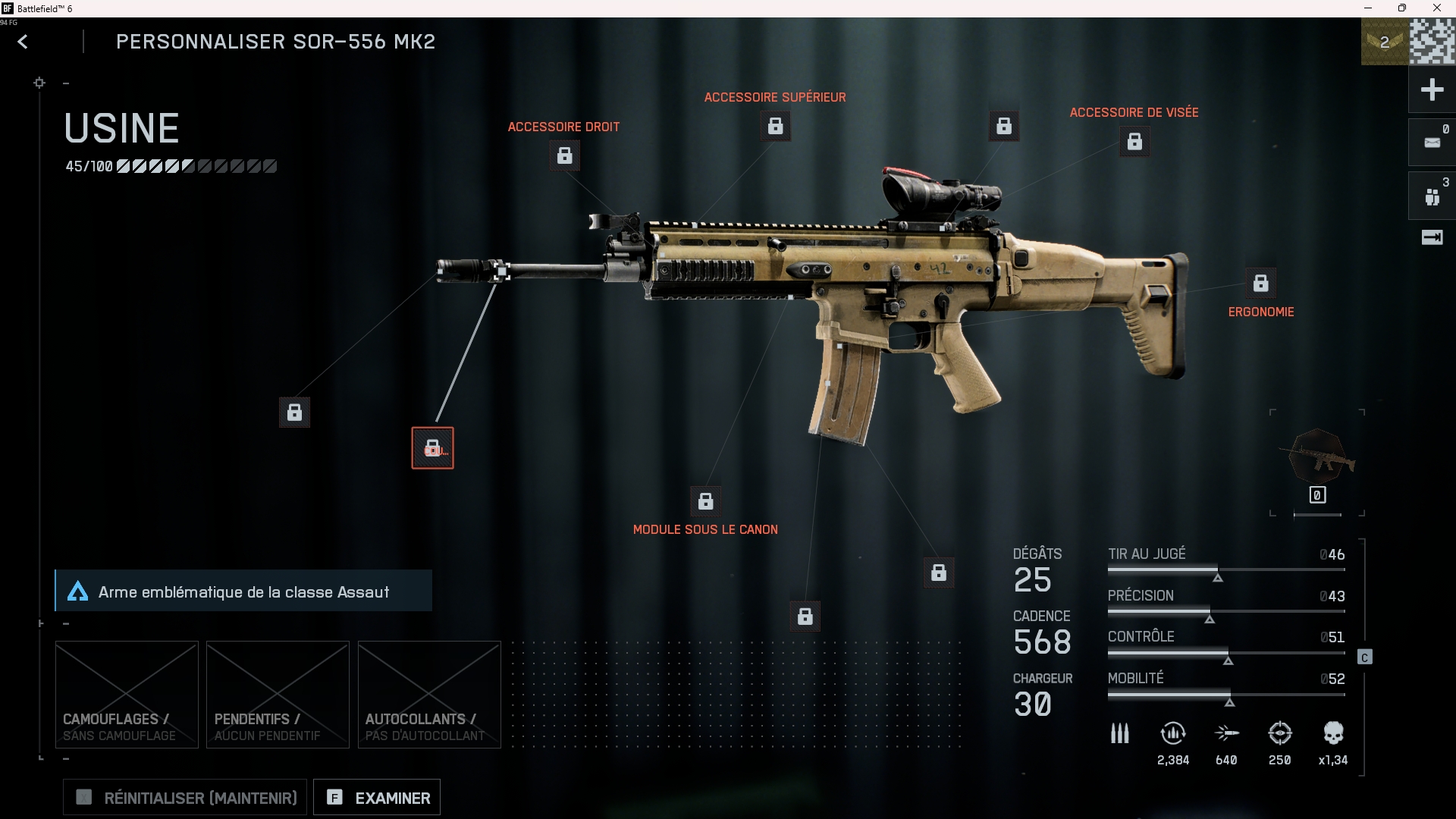Go back with the top-left arrow
This screenshot has height=819, width=1456.
click(x=23, y=42)
